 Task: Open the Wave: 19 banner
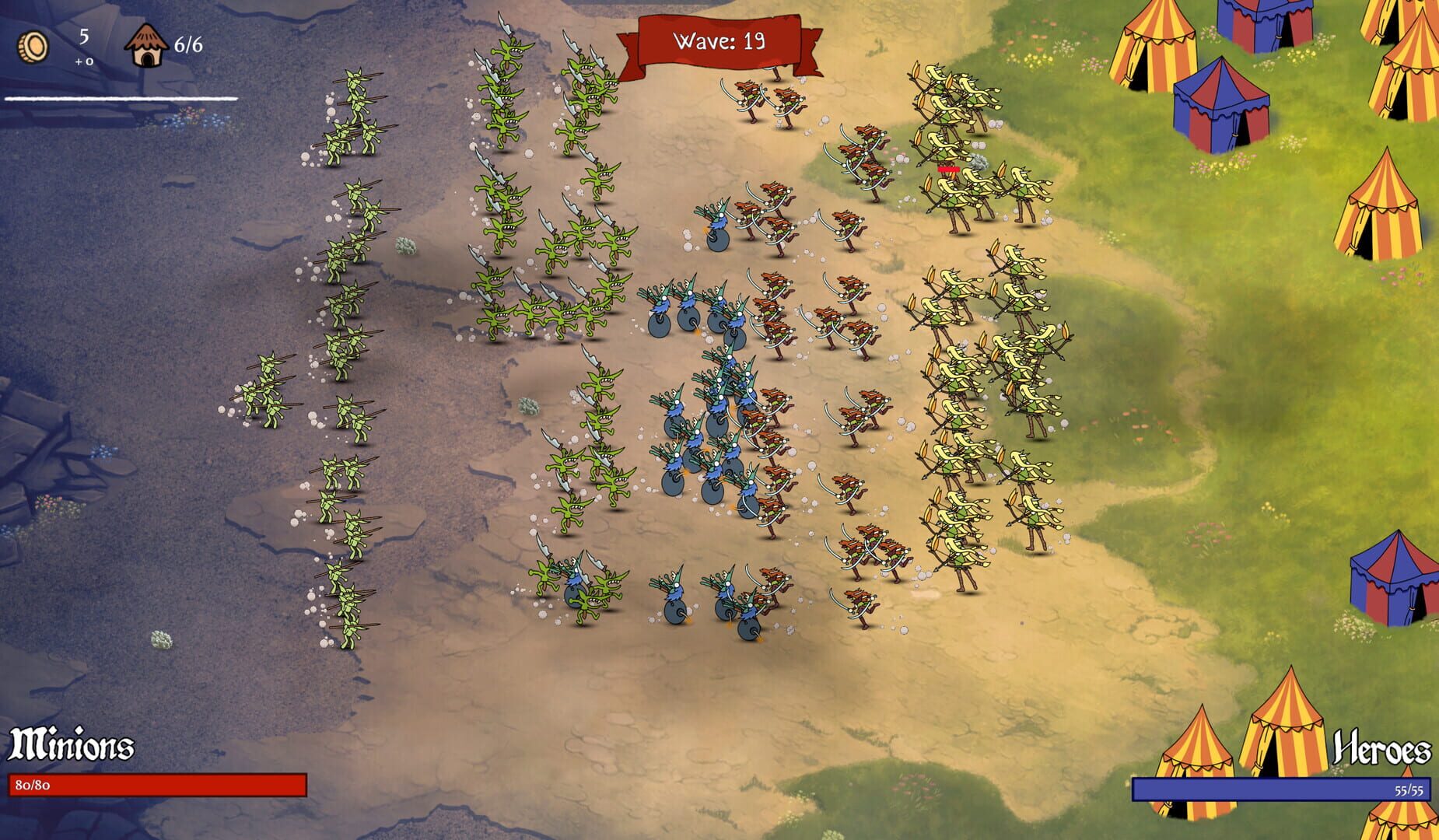(x=719, y=40)
